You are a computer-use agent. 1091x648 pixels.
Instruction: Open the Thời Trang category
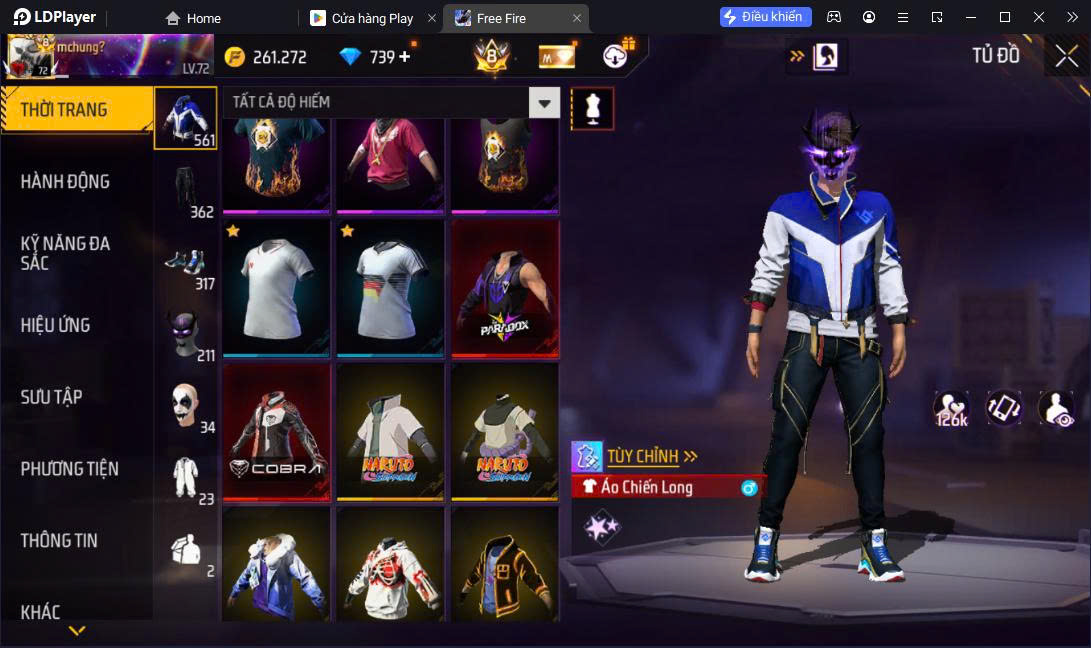64,110
